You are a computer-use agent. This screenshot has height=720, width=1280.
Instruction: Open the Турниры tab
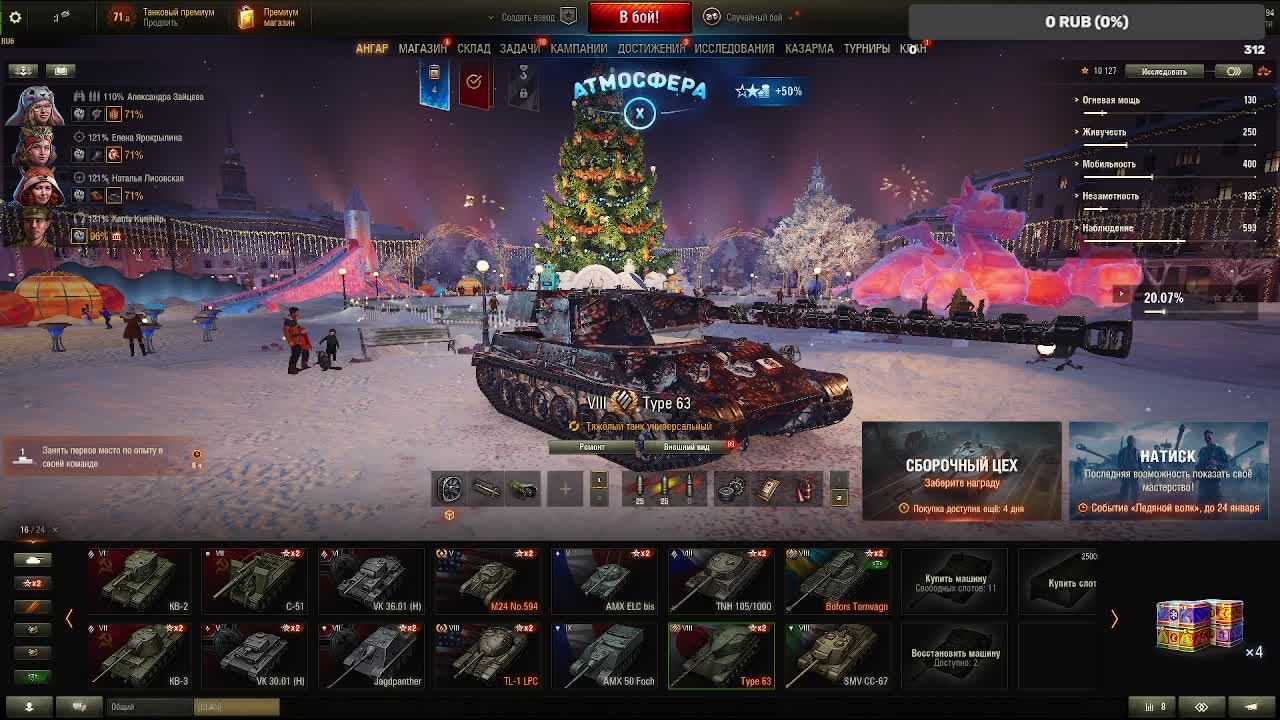866,48
